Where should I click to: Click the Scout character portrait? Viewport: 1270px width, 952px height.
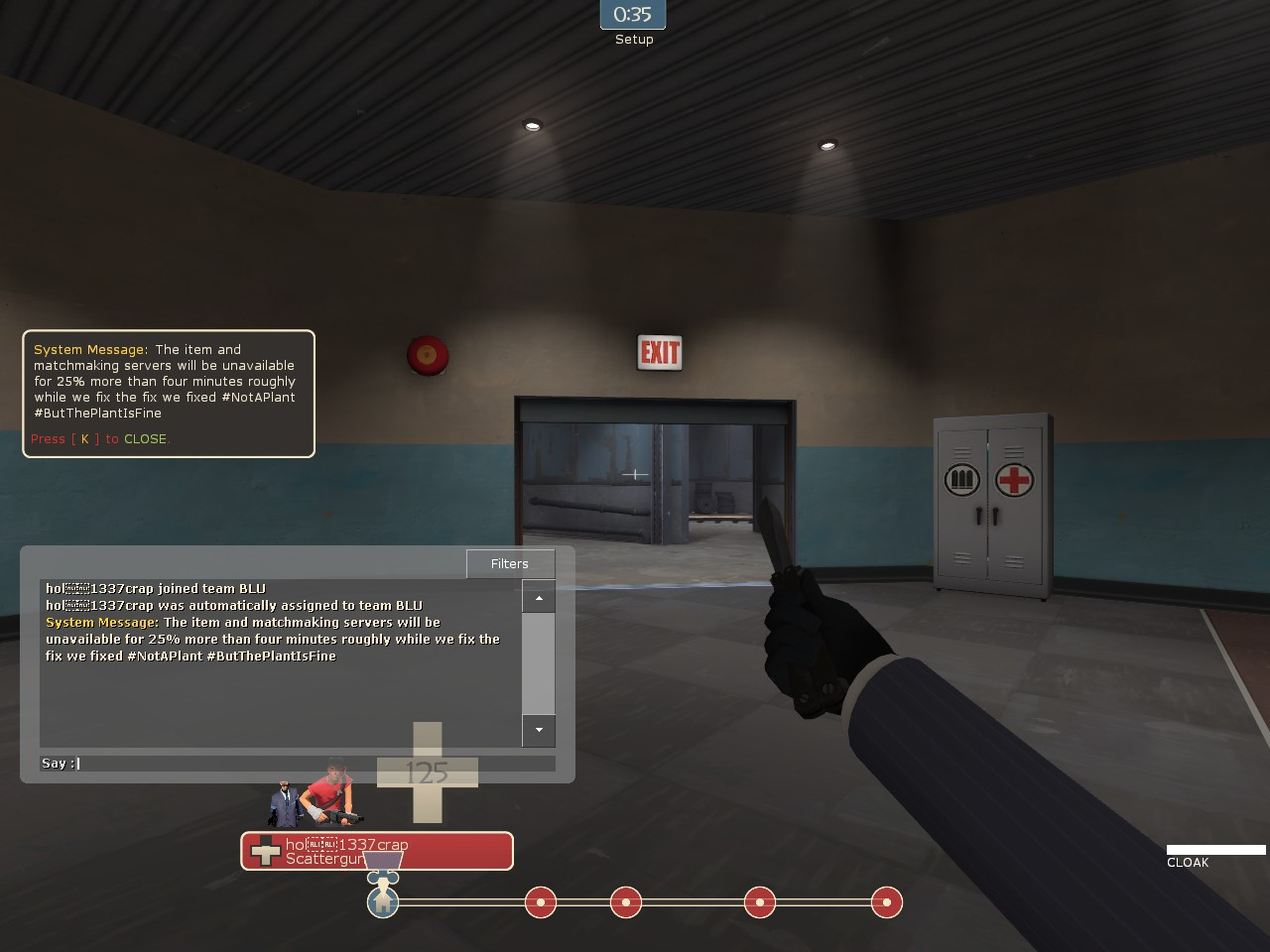(332, 793)
